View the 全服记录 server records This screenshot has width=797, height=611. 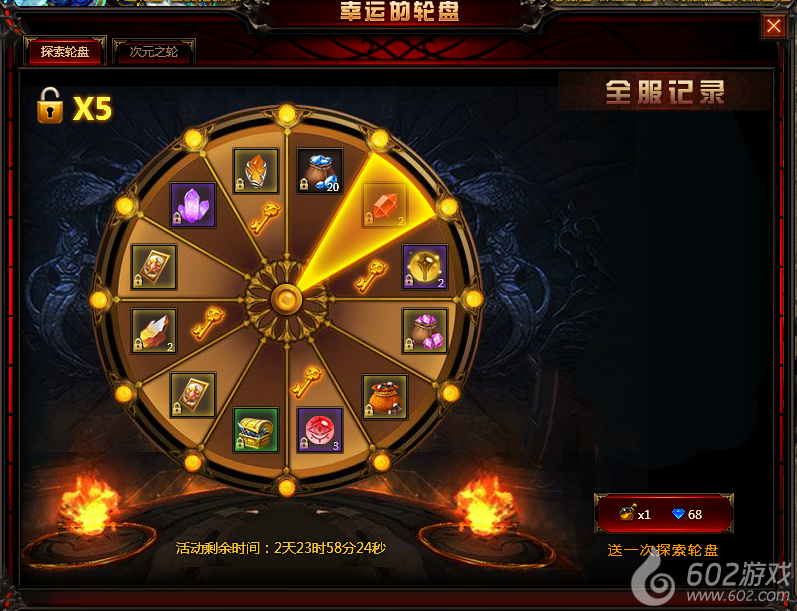click(x=664, y=93)
